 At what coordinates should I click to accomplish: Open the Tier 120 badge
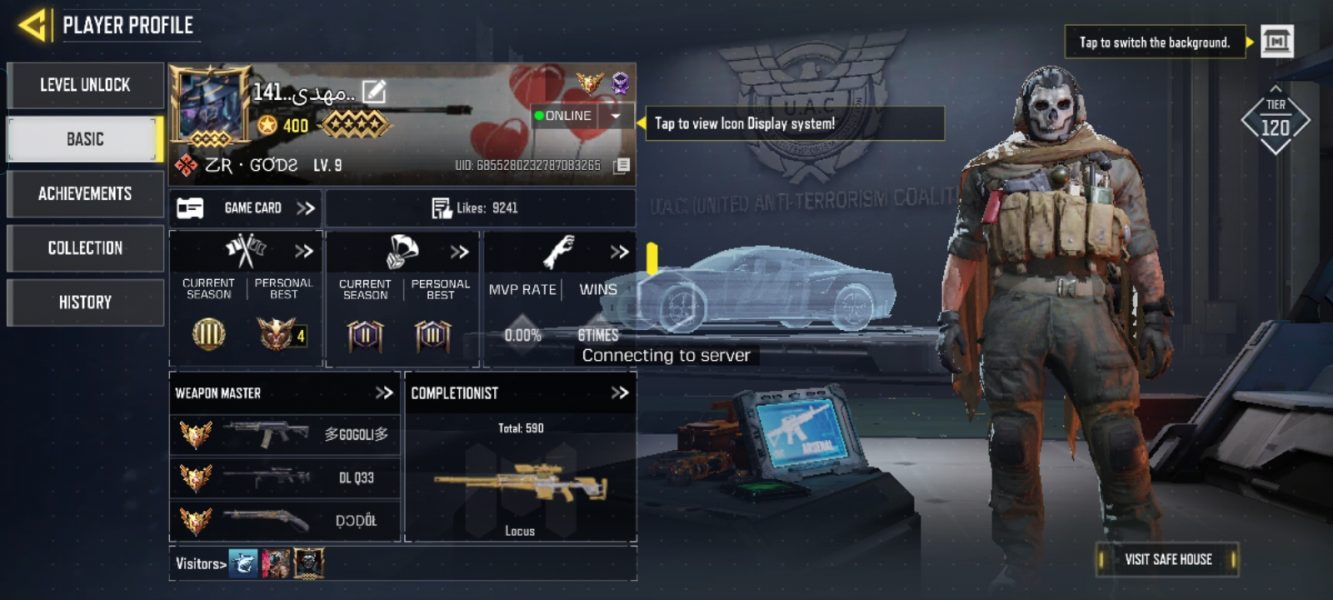click(1275, 121)
